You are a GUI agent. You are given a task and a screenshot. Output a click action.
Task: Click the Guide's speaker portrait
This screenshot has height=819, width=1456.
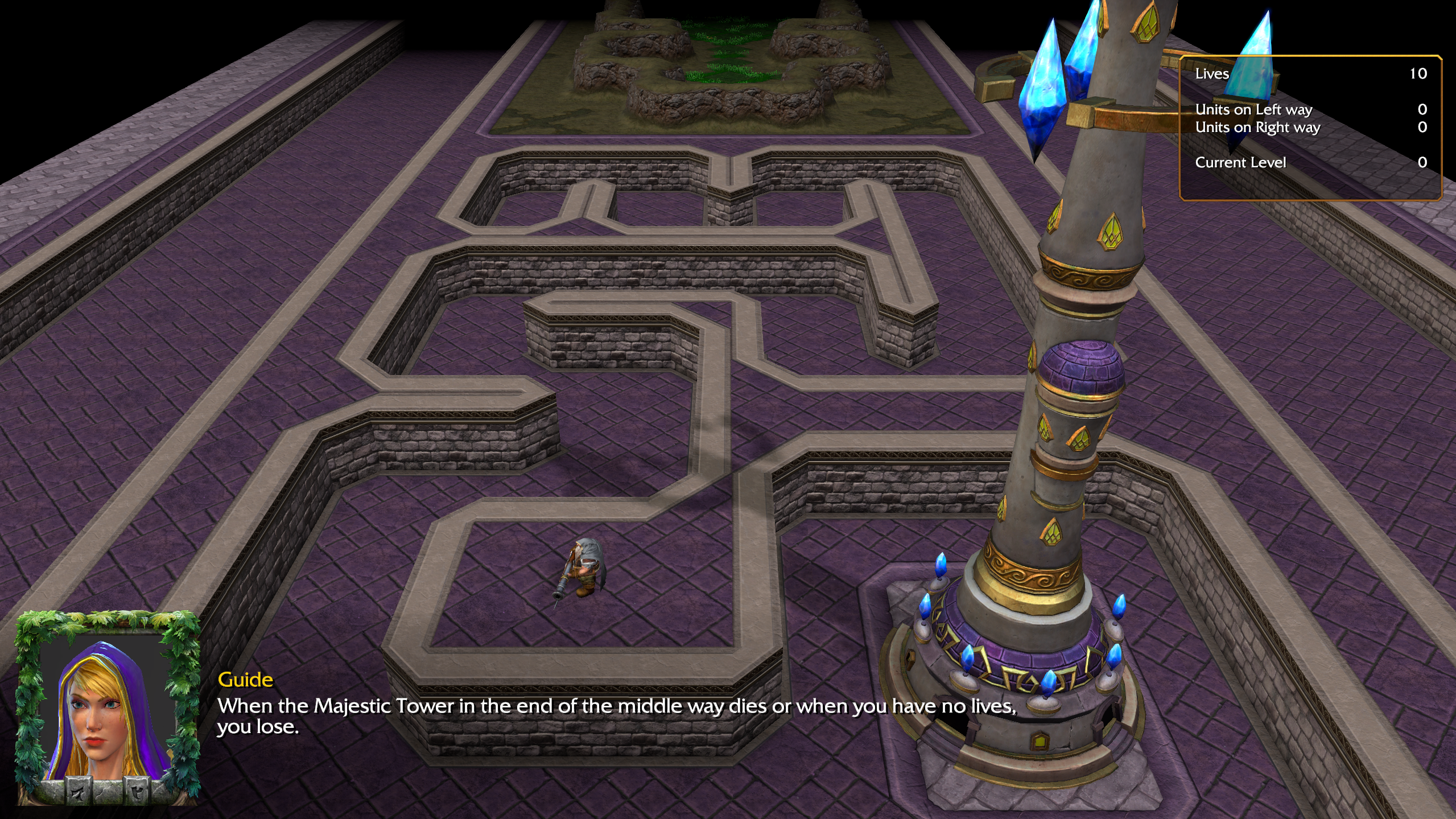pyautogui.click(x=107, y=709)
